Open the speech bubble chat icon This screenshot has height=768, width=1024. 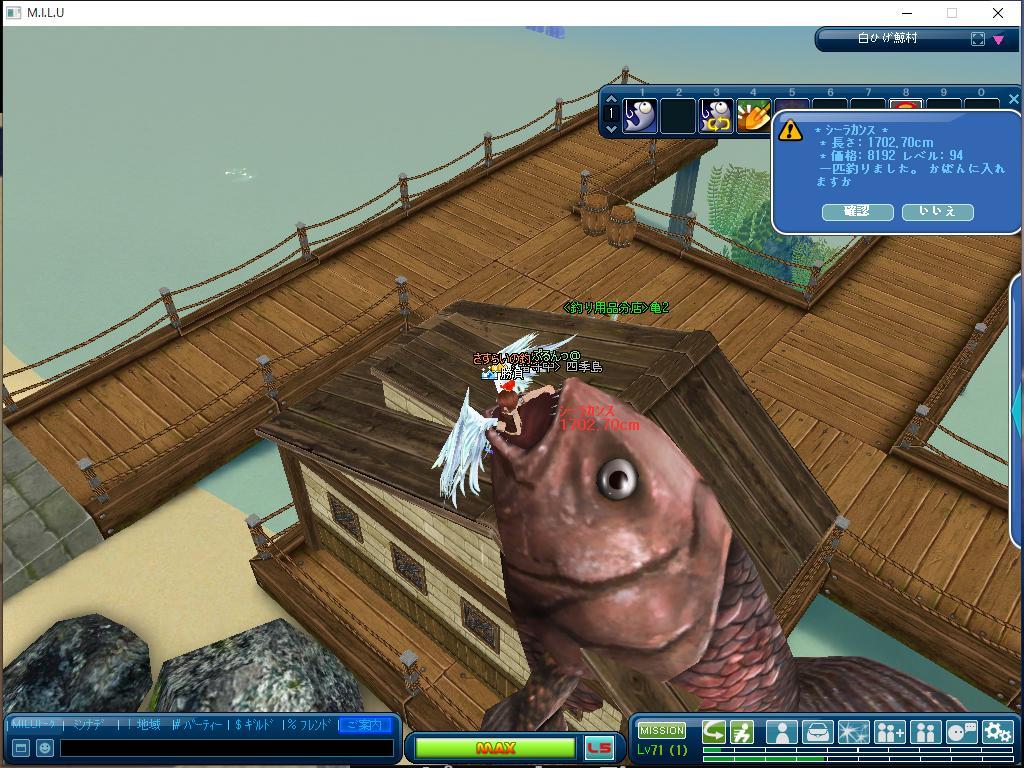[x=961, y=732]
